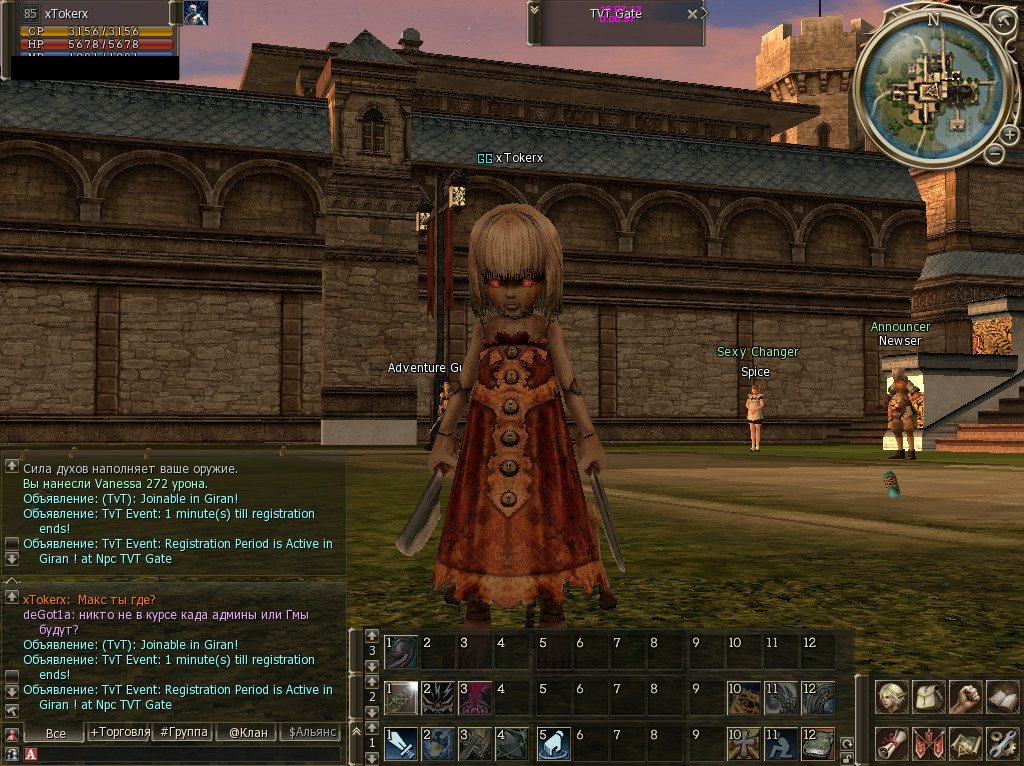The image size is (1024, 766).
Task: Switch chat to the +Торговля tab
Action: pyautogui.click(x=120, y=733)
